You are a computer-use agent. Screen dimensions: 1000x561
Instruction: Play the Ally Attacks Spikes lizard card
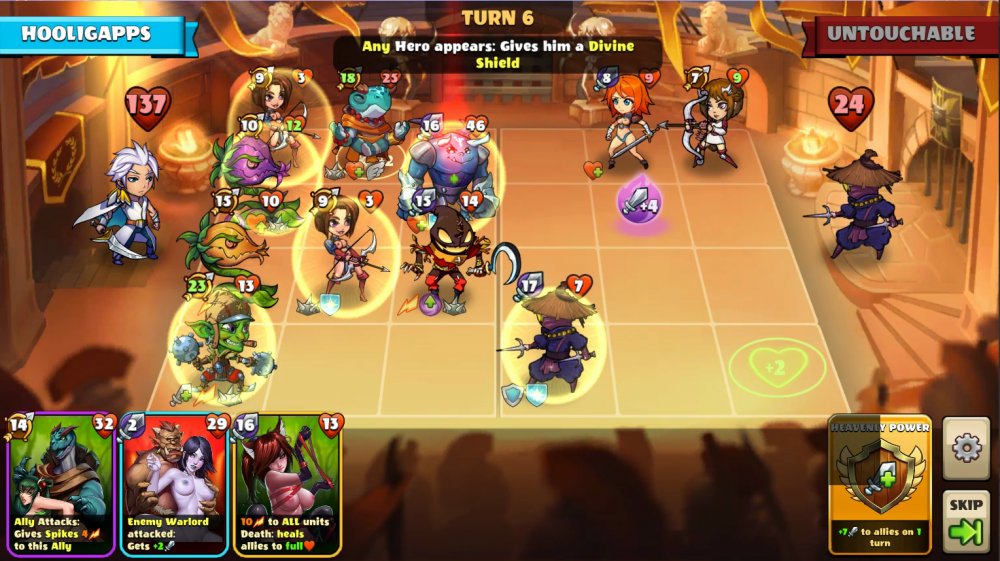point(62,484)
